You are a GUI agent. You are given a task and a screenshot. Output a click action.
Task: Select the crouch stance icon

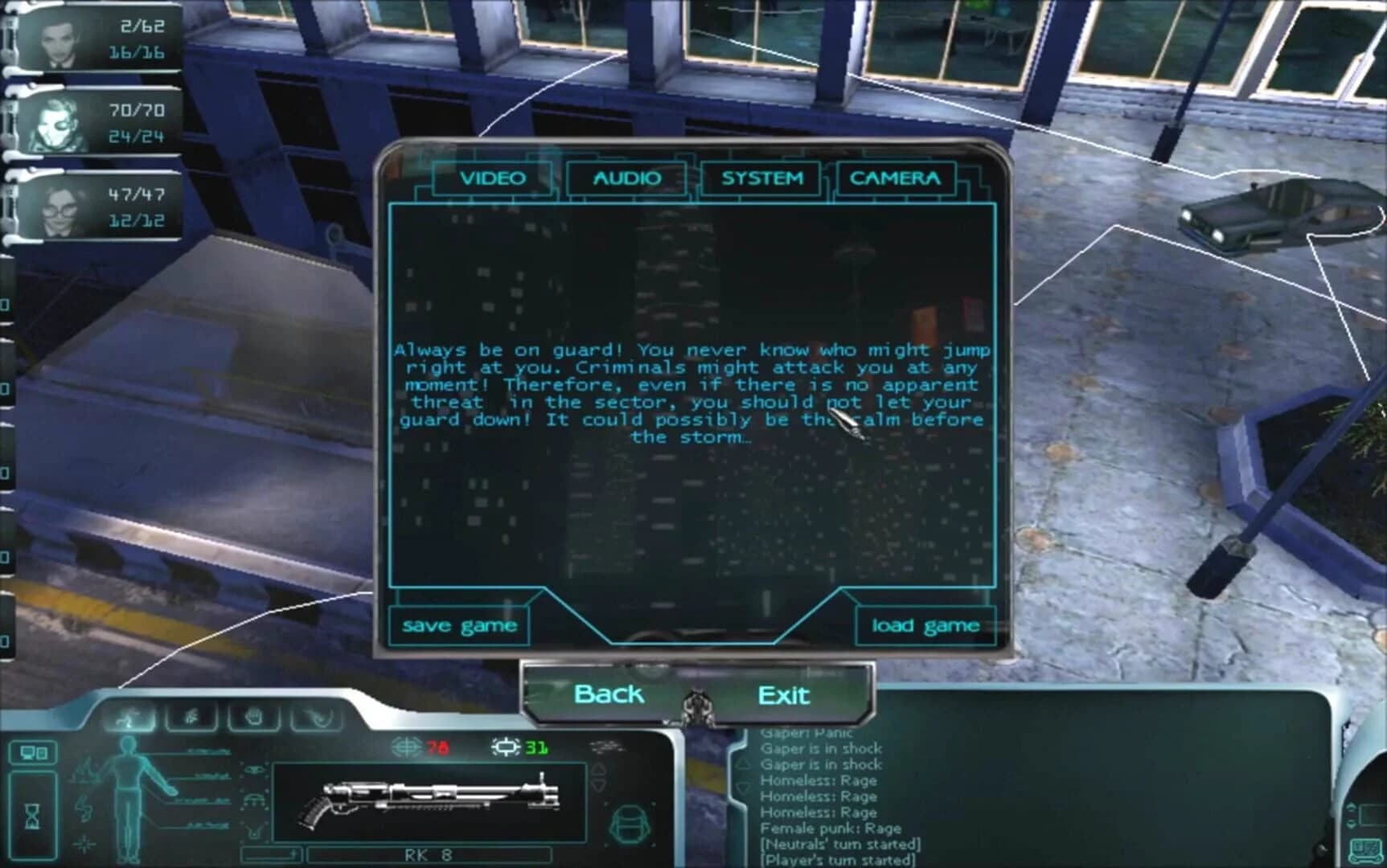tap(191, 717)
